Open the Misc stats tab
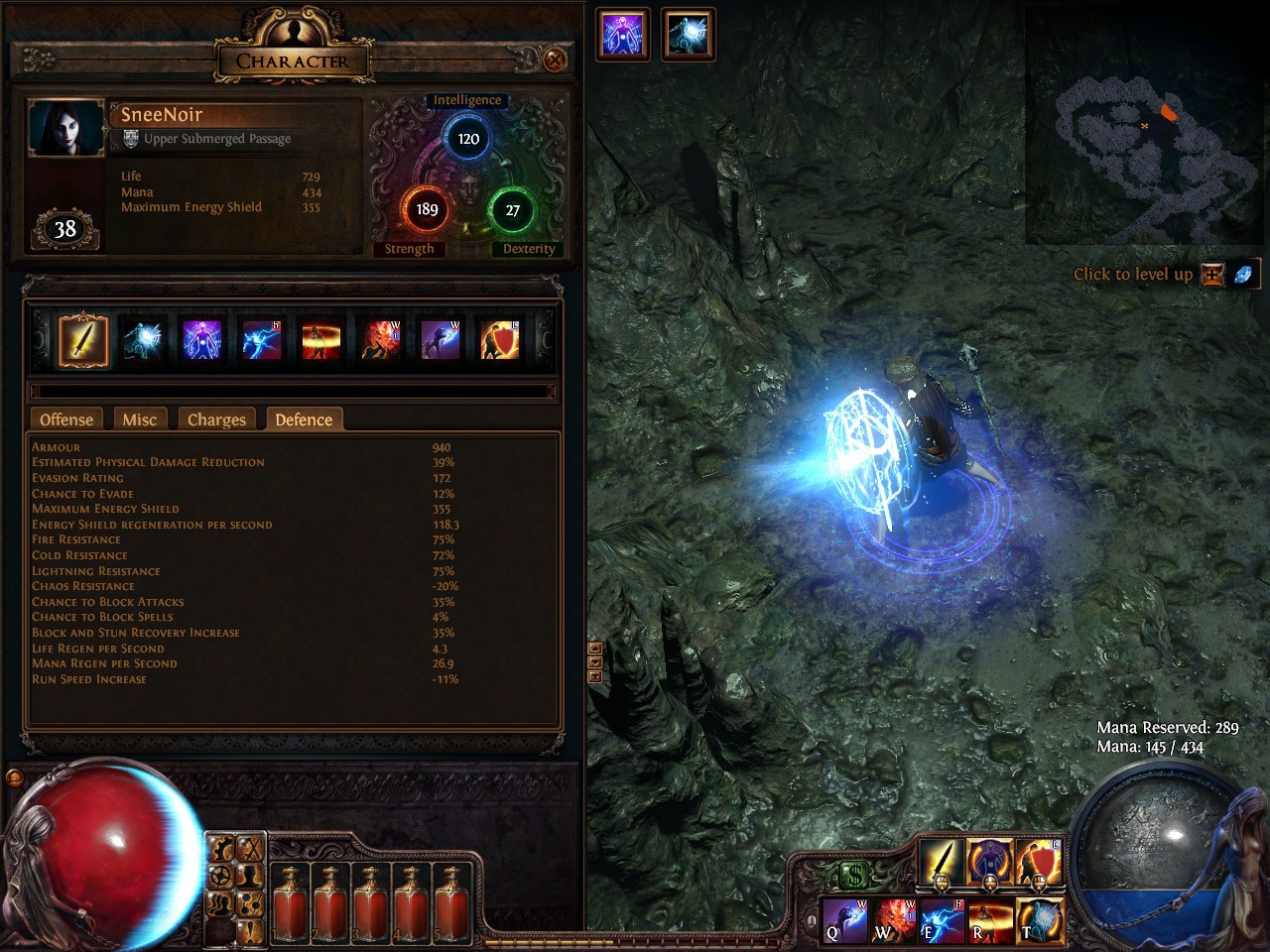The height and width of the screenshot is (952, 1270). [139, 419]
